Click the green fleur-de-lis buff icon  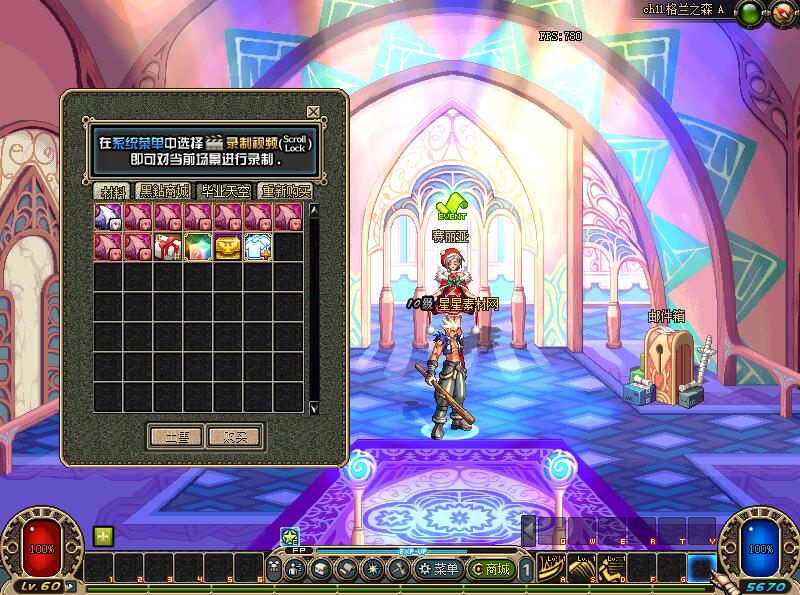click(x=101, y=537)
